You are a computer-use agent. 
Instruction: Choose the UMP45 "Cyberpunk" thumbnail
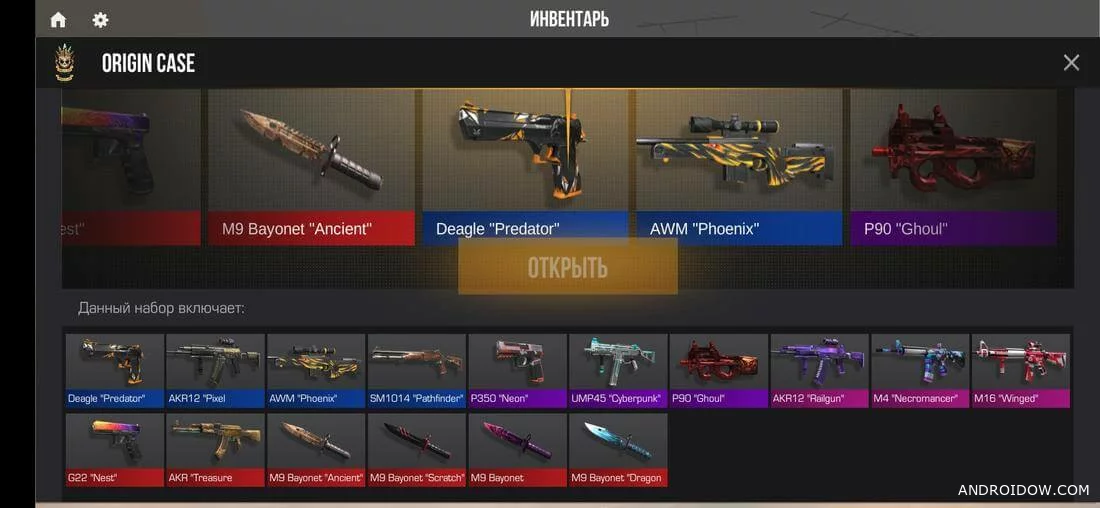(x=618, y=370)
